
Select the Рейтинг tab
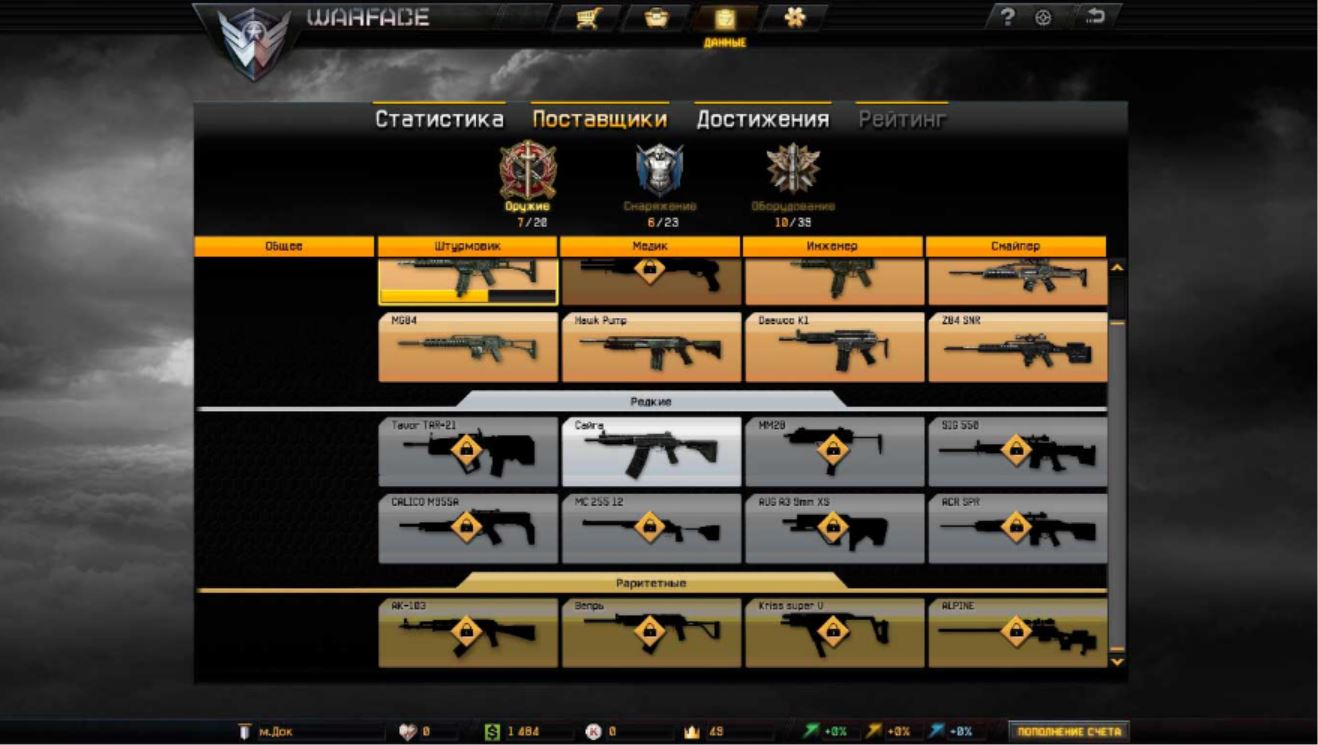pyautogui.click(x=901, y=119)
